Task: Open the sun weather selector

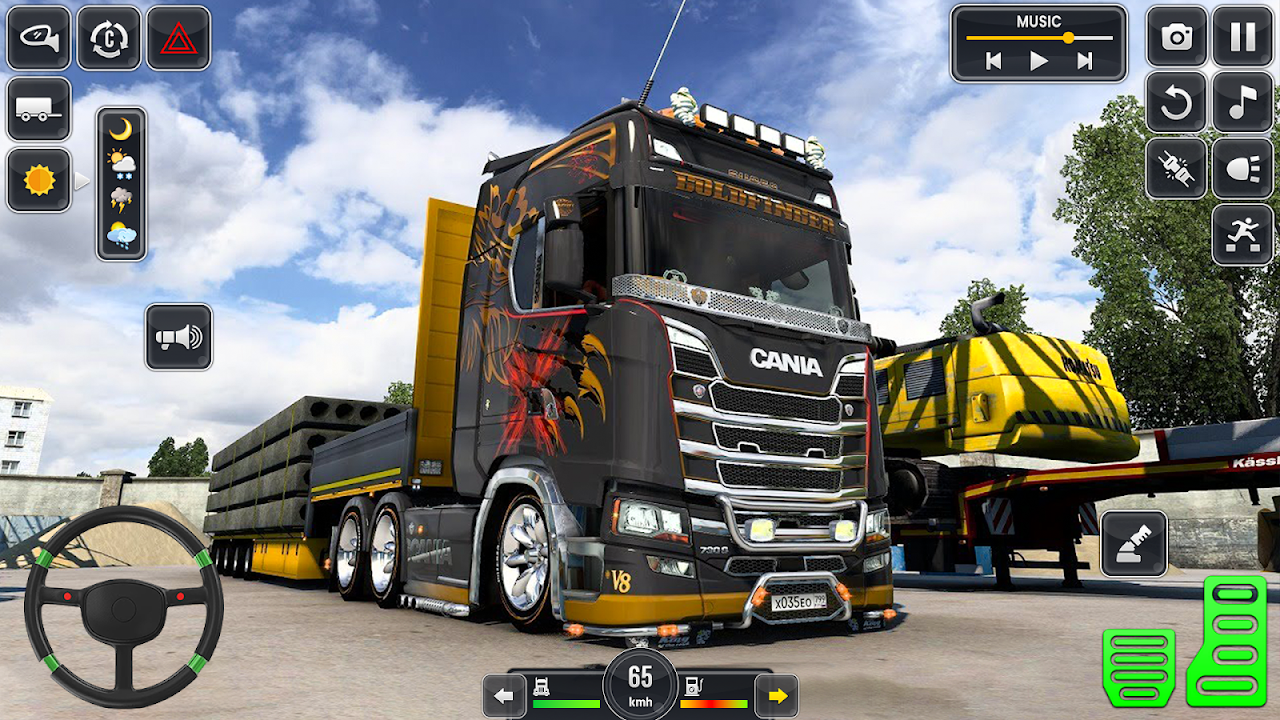Action: pos(39,180)
